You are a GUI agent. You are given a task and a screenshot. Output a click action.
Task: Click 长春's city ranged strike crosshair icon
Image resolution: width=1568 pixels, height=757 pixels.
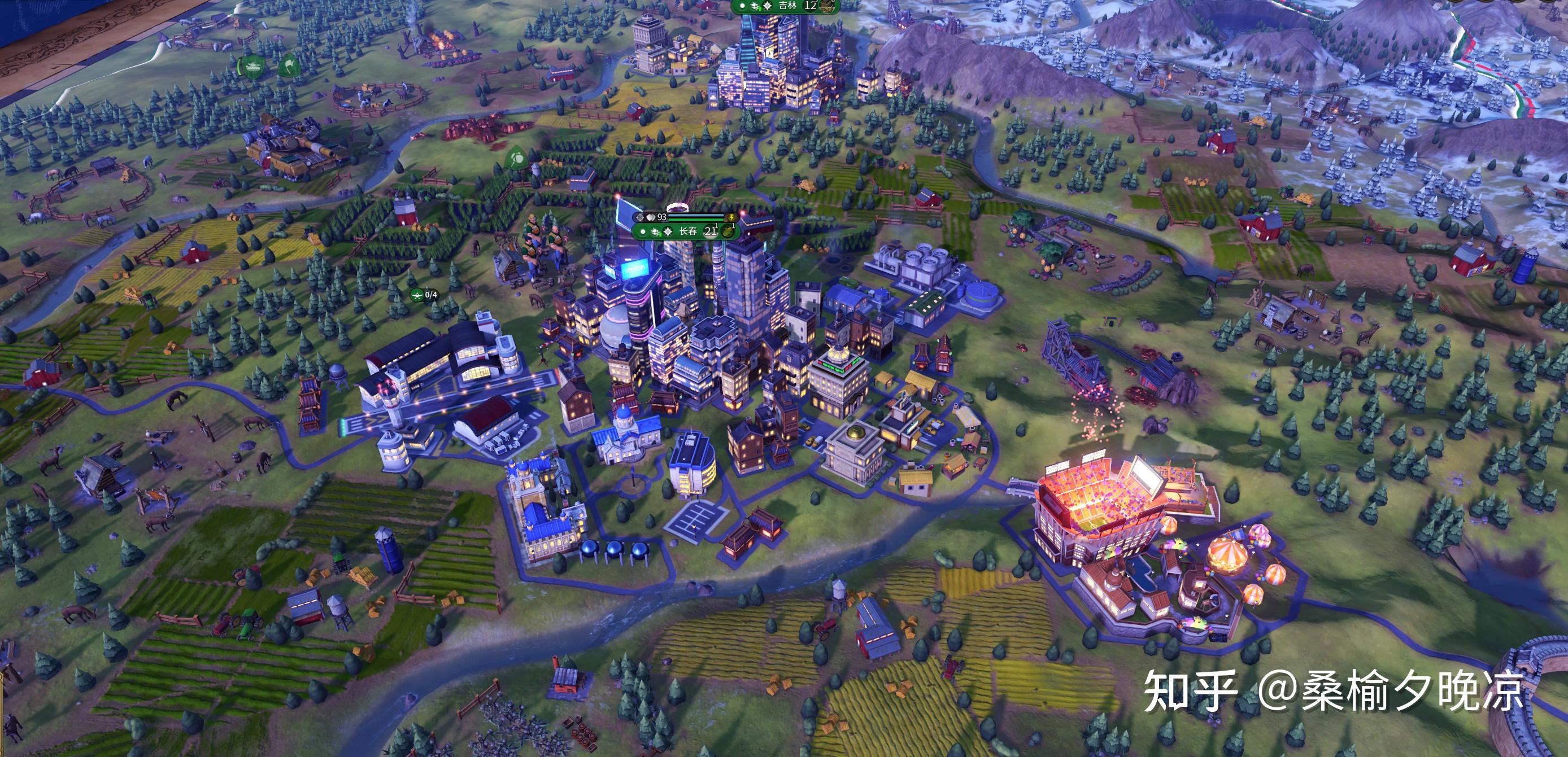[639, 217]
